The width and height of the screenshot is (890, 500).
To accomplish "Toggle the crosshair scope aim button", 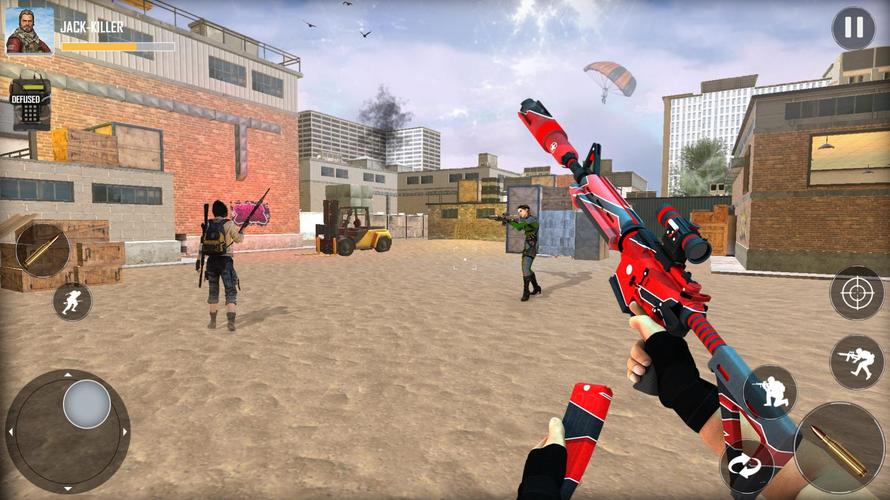I will point(856,293).
